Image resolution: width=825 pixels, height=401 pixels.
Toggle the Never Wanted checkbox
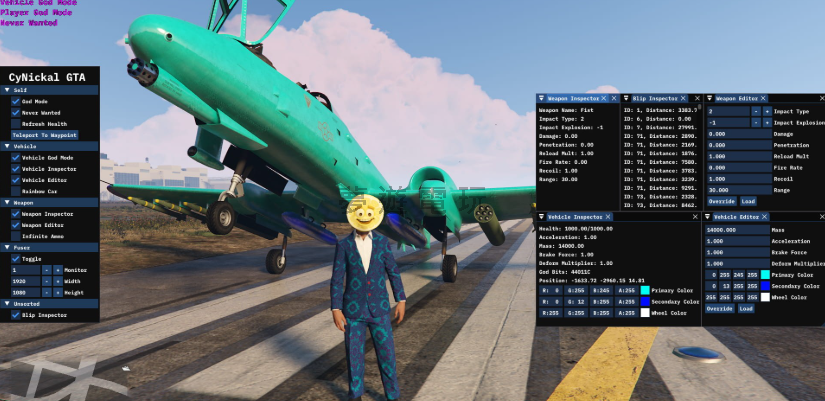coord(16,112)
